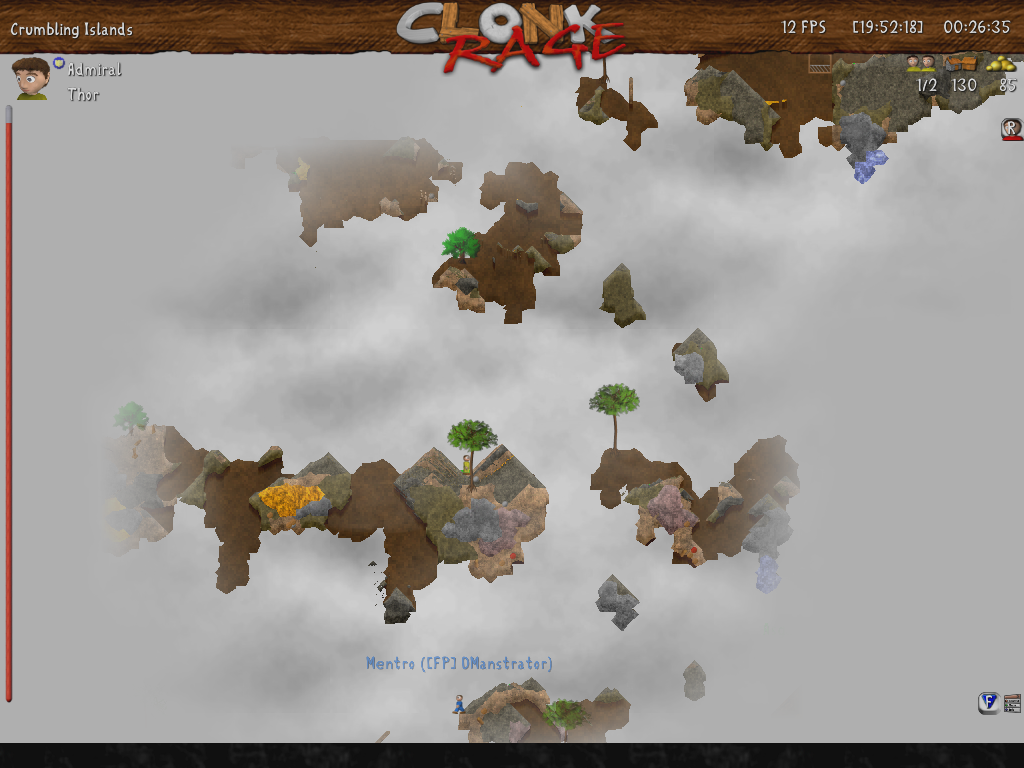
Task: Open the blue F shield menu button
Action: (988, 703)
